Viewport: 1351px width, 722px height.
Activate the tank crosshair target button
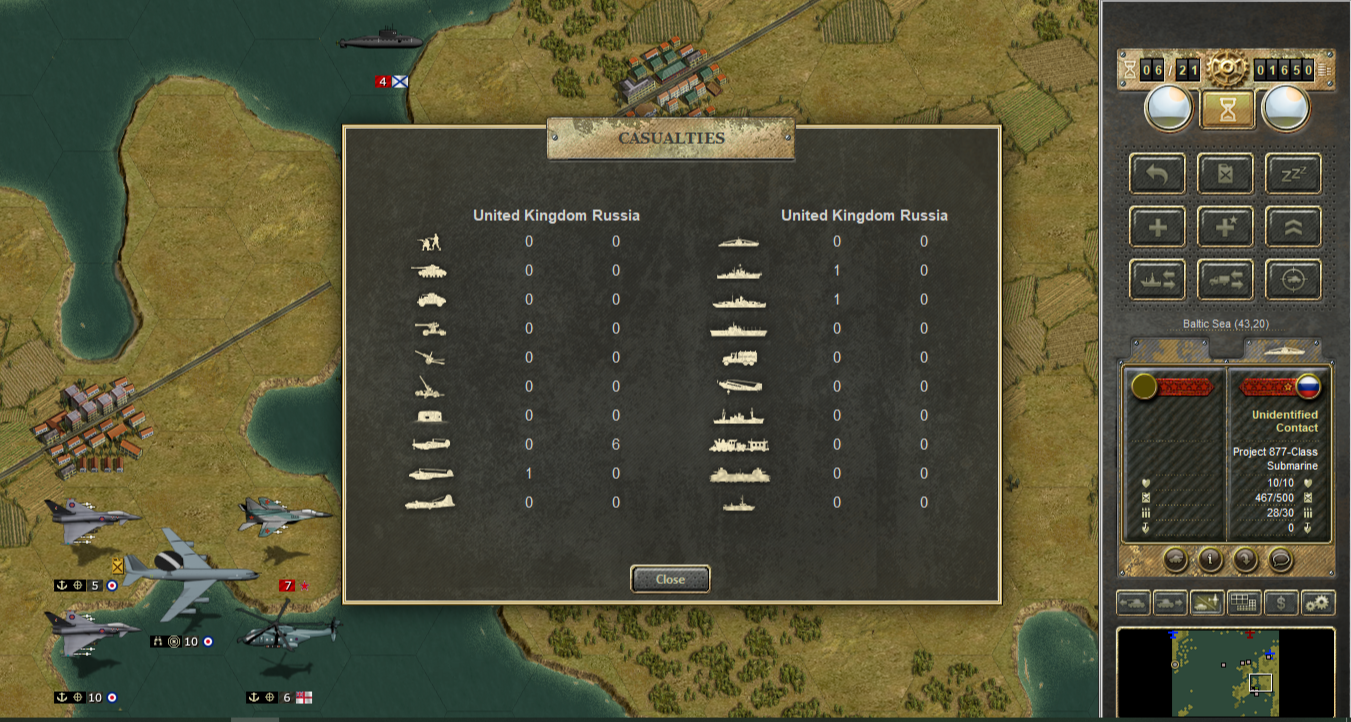click(1293, 280)
